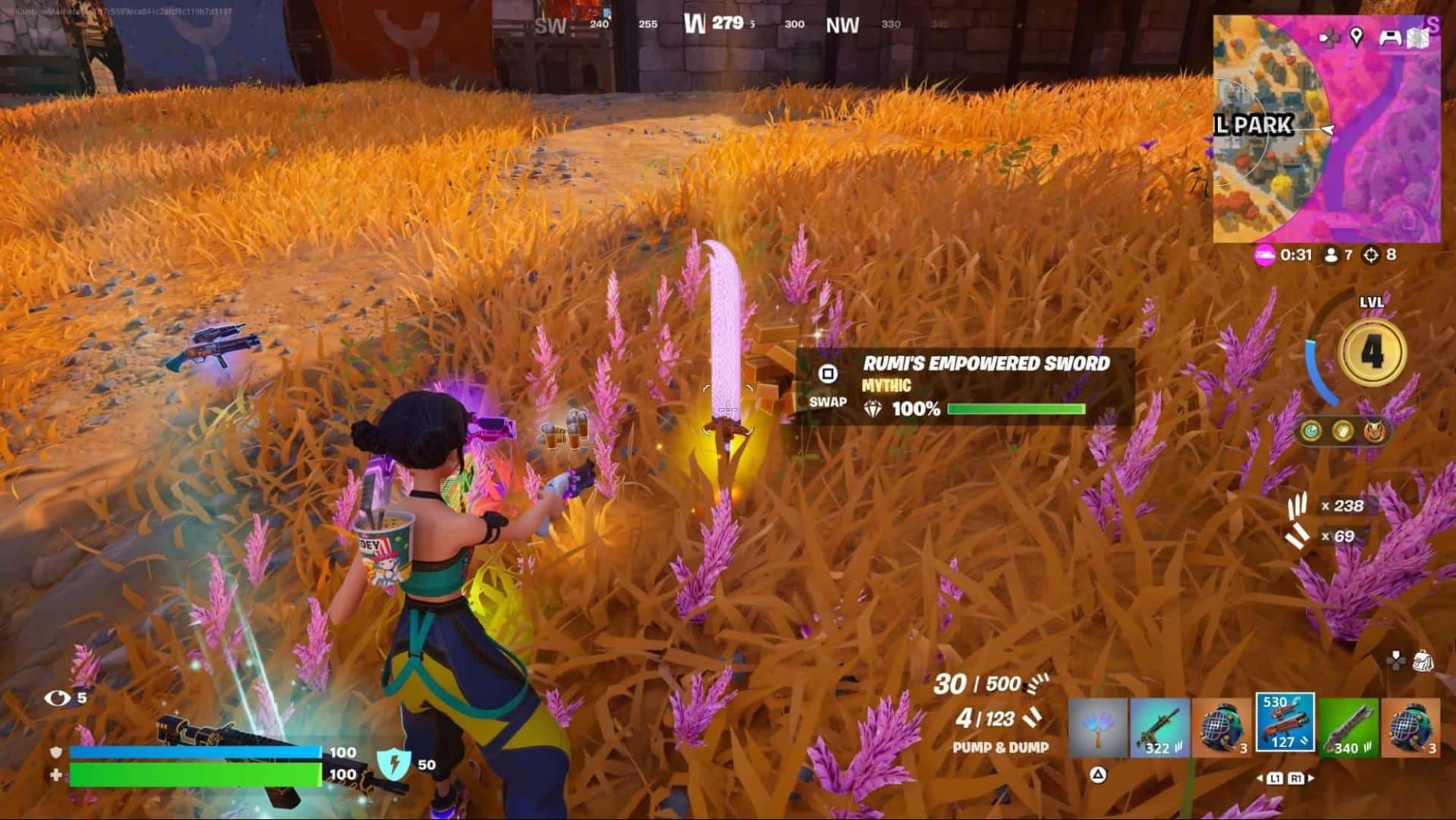Select the green swirl boon icon

click(1310, 431)
